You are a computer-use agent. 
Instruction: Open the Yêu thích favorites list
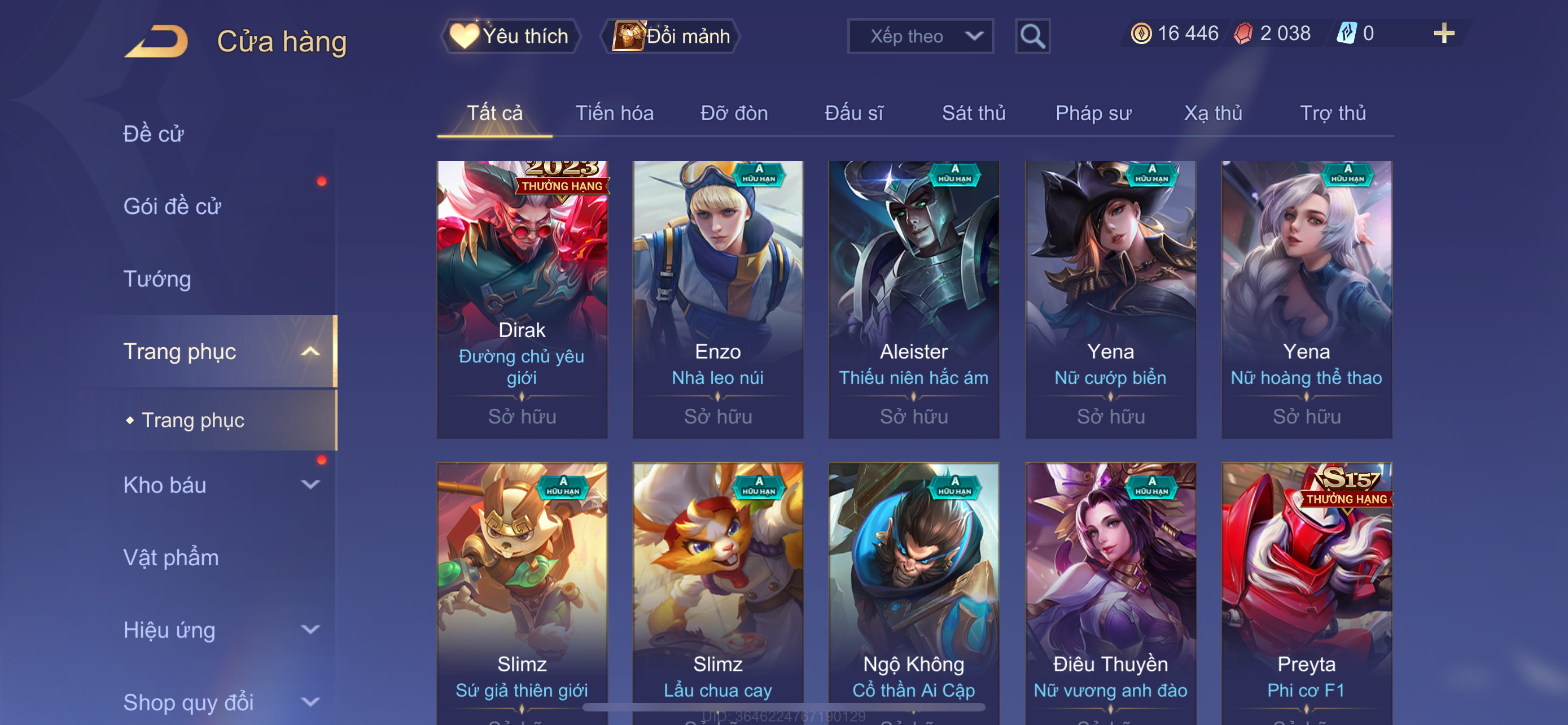click(510, 36)
